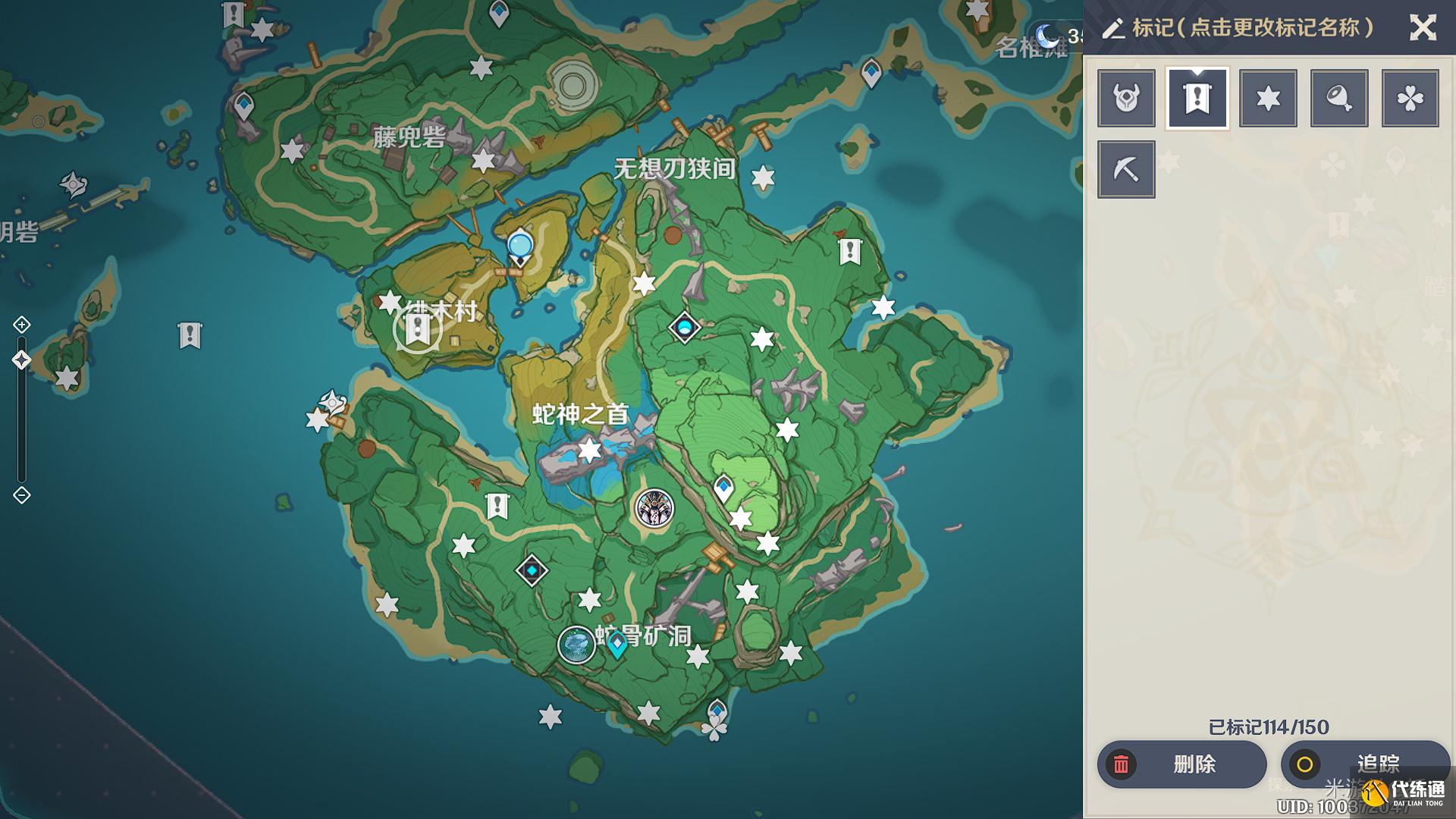Select the bright blue round map pin
1456x819 pixels.
[520, 247]
